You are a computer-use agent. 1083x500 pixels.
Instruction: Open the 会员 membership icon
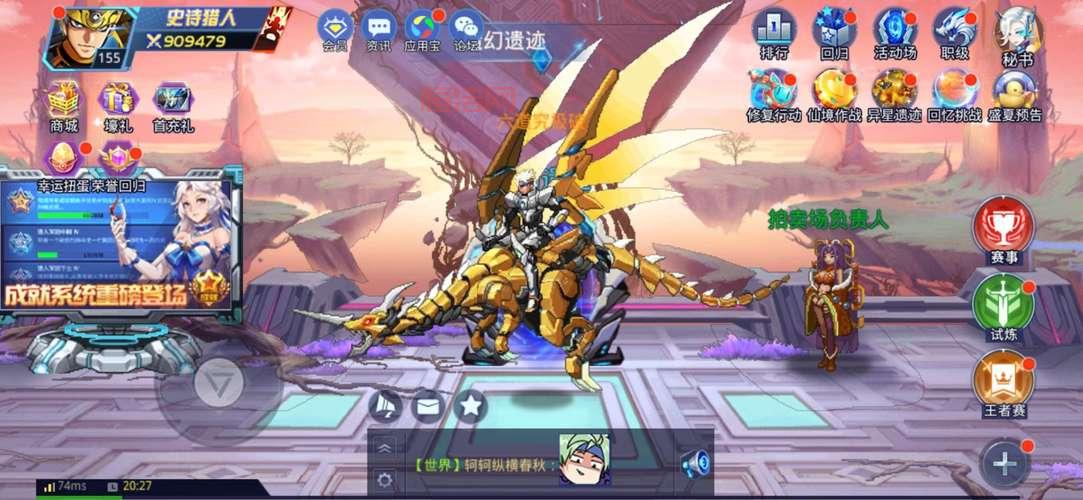tap(335, 29)
